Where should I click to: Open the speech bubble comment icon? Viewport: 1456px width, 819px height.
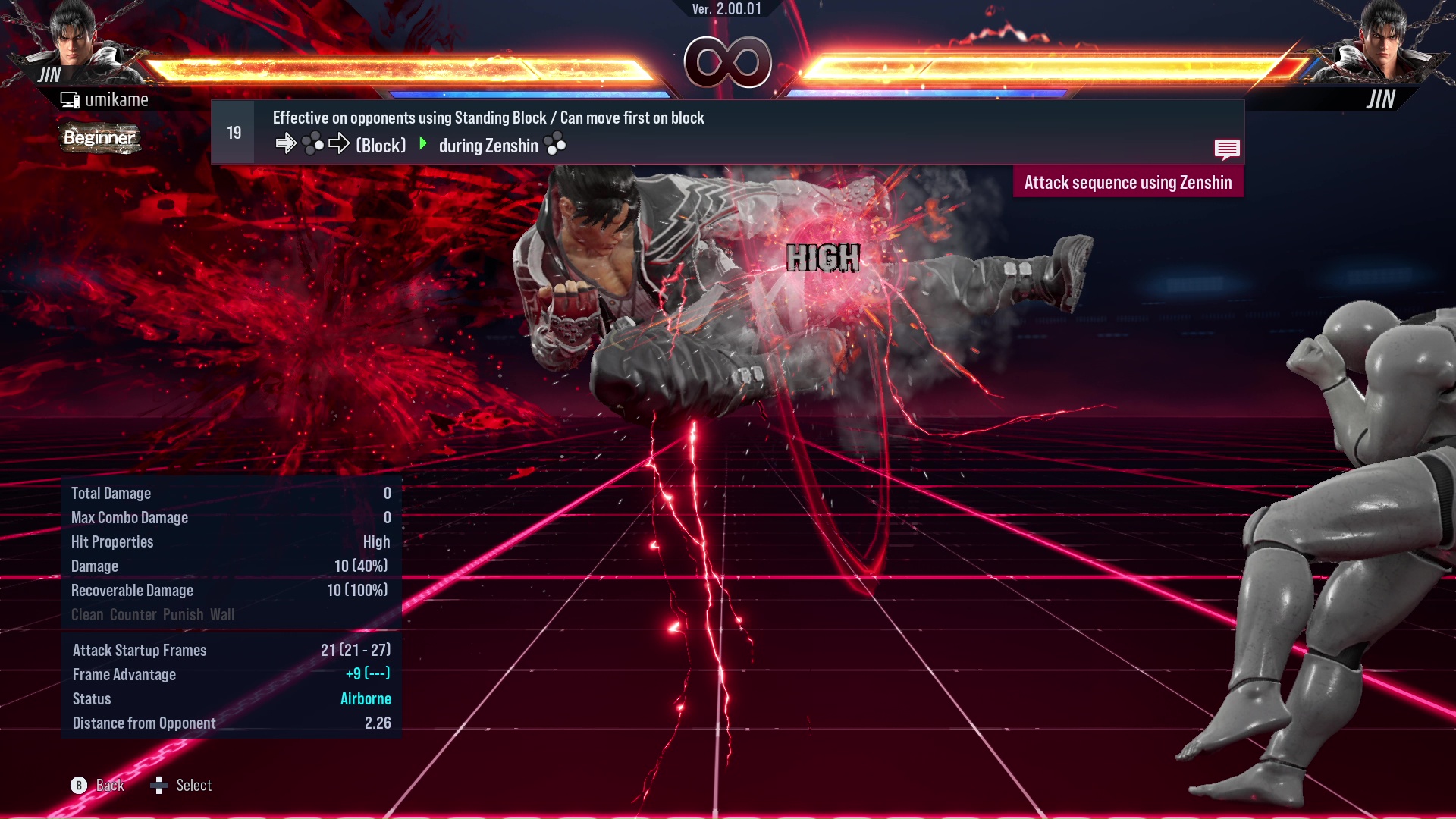click(1226, 149)
